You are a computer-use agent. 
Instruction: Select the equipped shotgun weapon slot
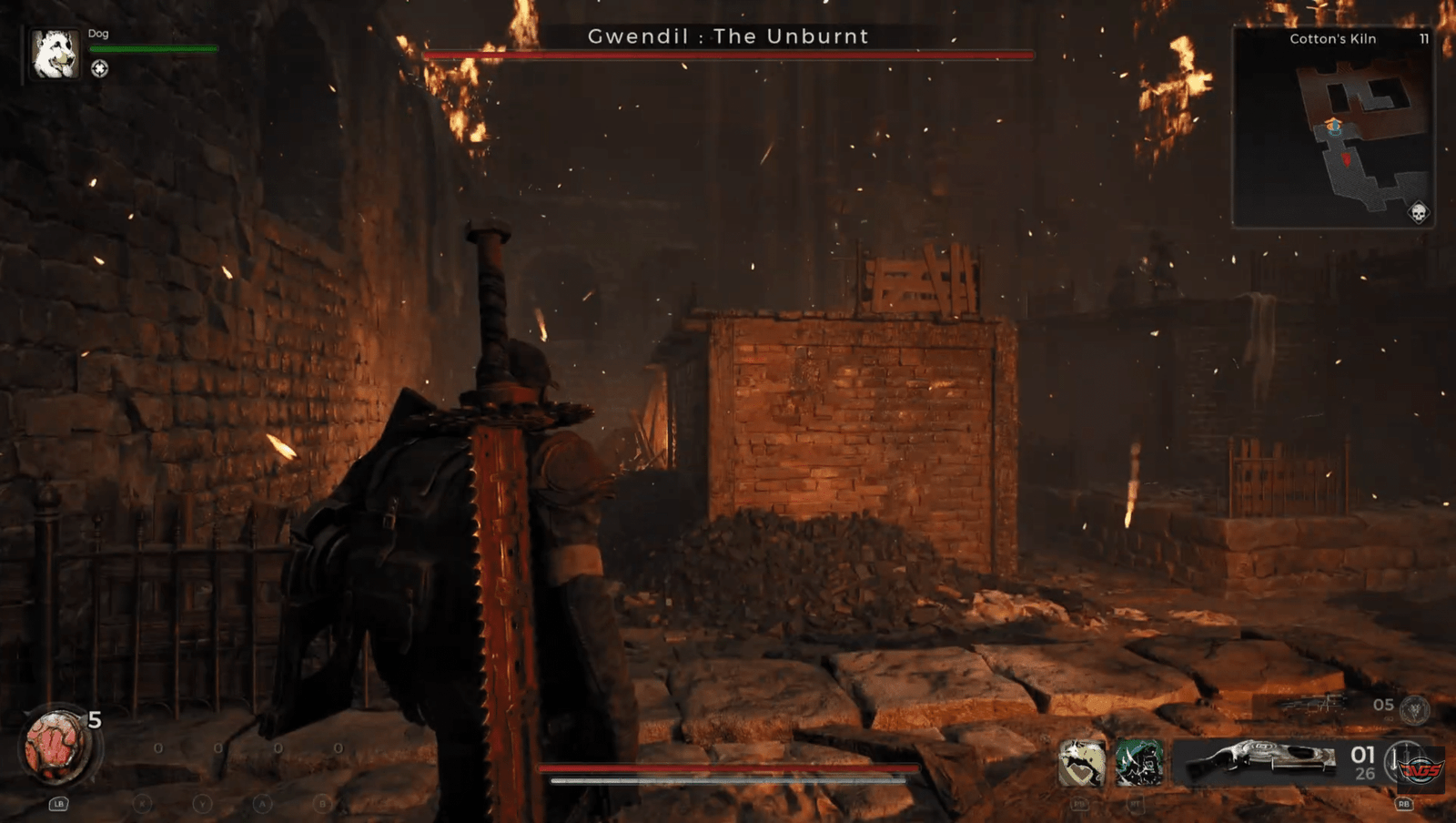tap(1259, 761)
